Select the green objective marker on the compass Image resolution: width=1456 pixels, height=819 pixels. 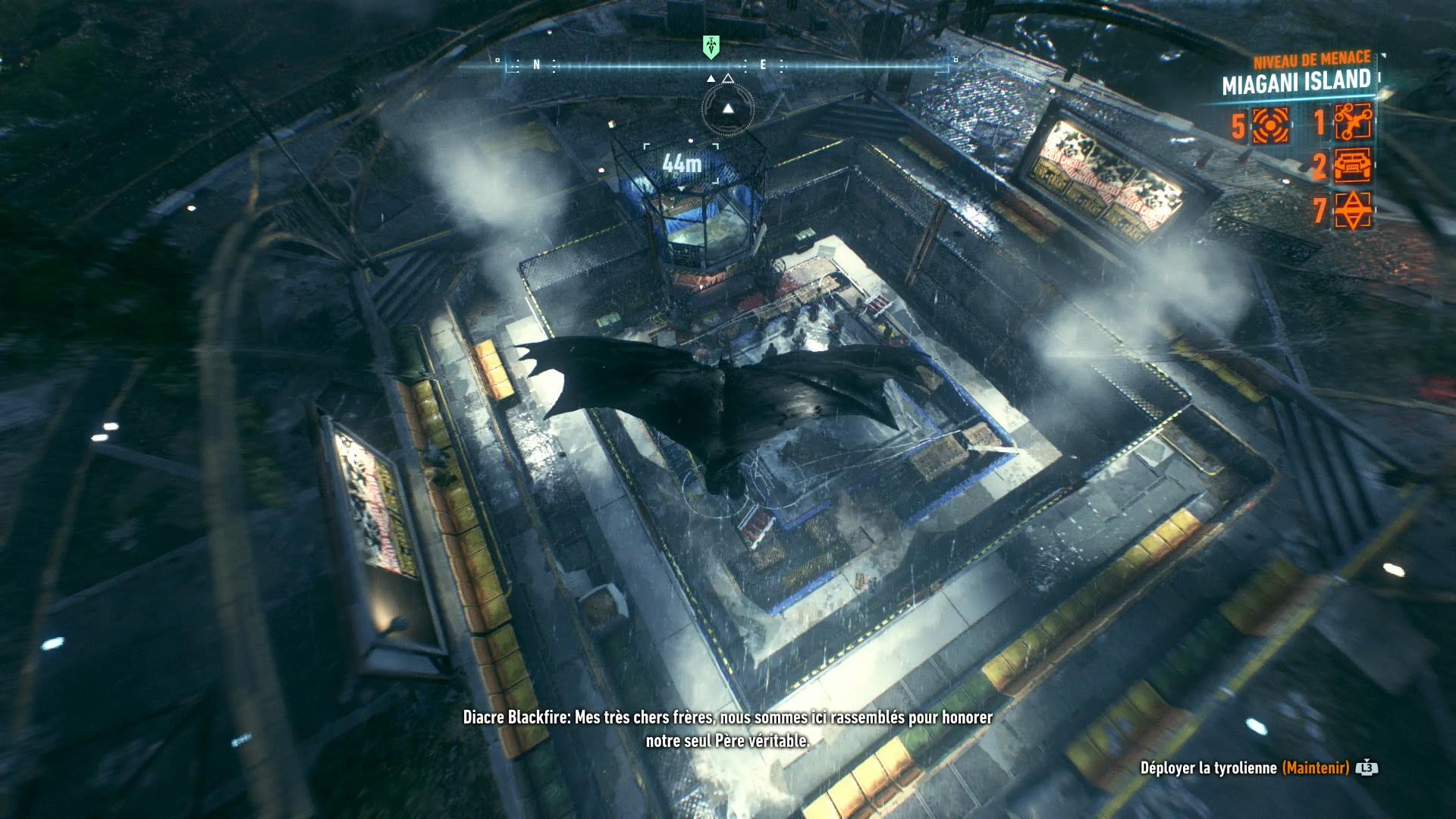(x=711, y=47)
